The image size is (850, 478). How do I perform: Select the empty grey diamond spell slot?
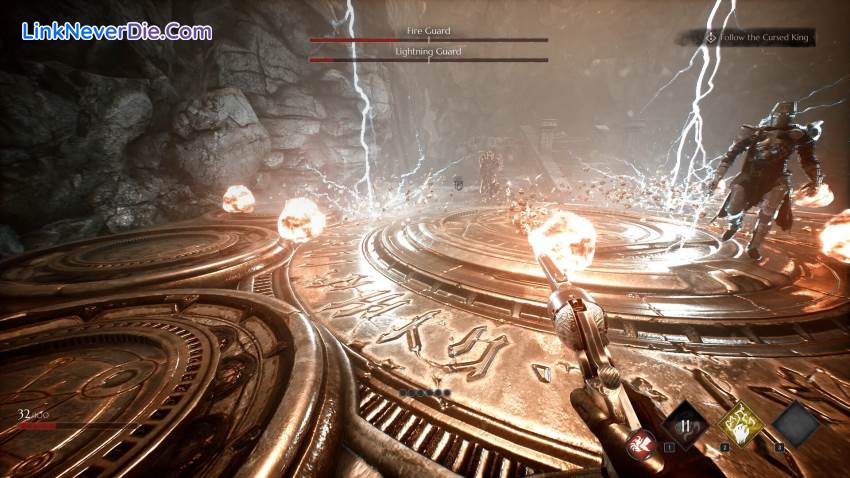795,423
